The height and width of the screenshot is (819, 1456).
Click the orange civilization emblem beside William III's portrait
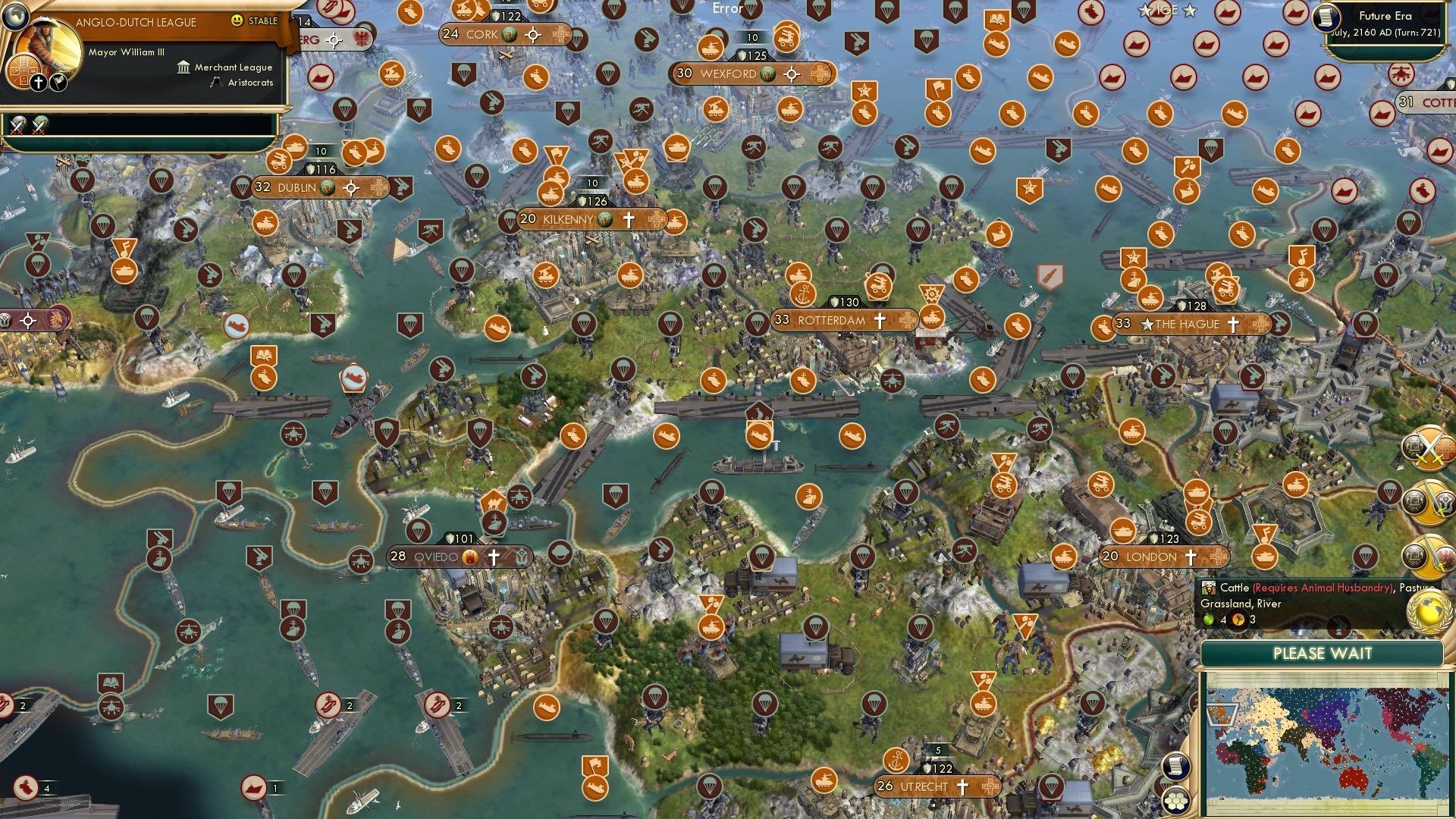(22, 71)
